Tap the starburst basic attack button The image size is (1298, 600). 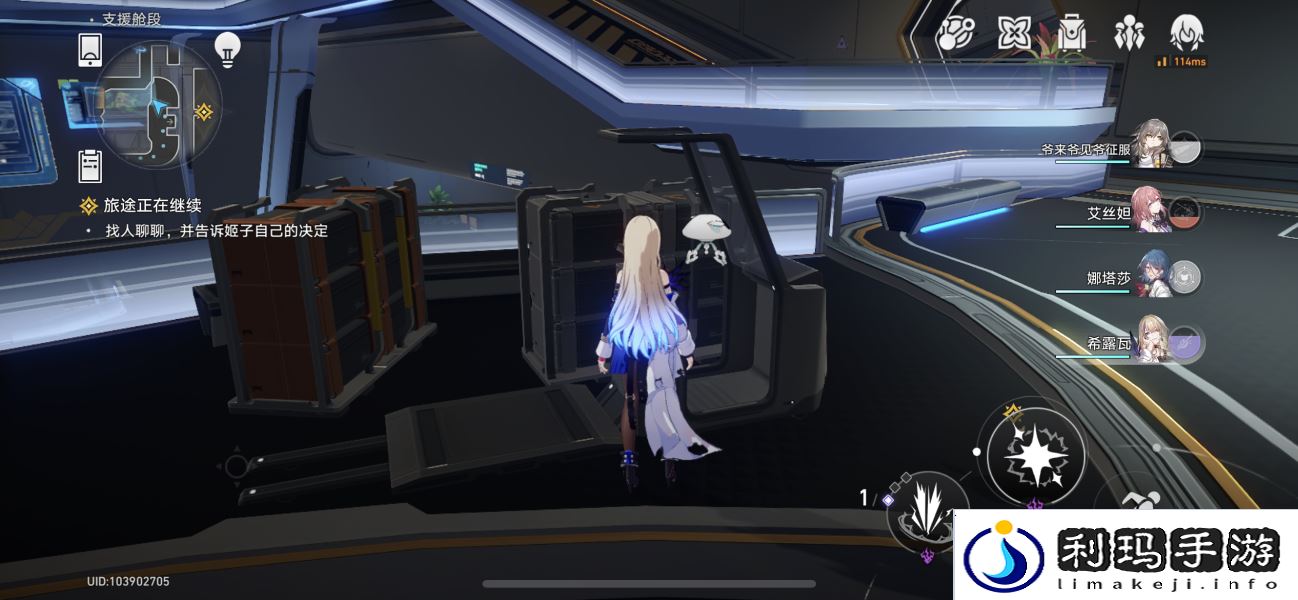click(1035, 456)
